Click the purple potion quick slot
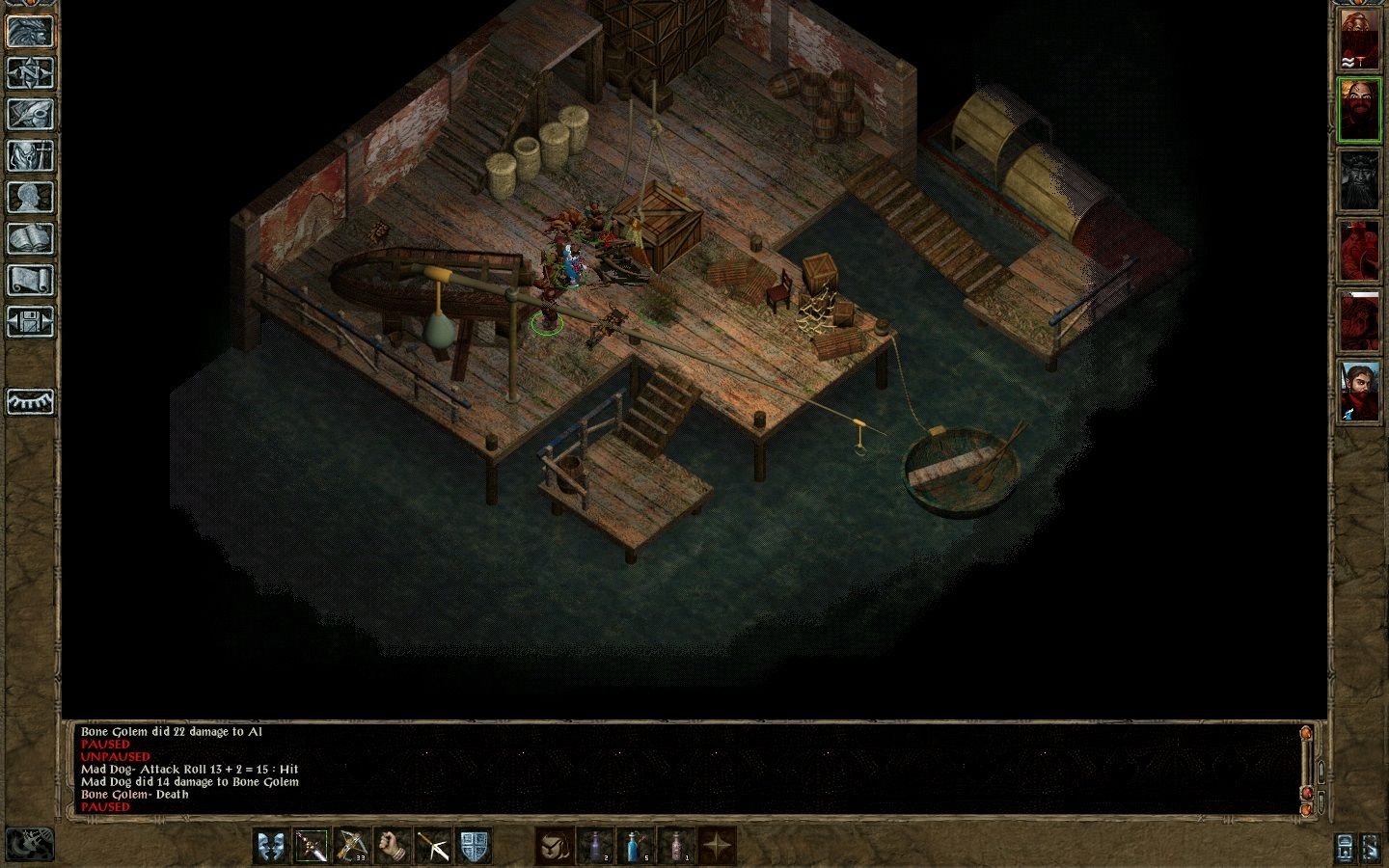Screen dimensions: 1389x868 [x=596, y=847]
